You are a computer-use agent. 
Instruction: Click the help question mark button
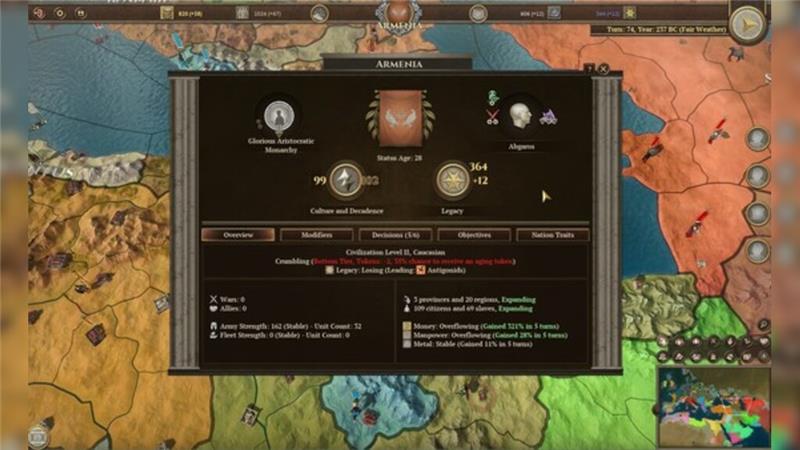590,69
